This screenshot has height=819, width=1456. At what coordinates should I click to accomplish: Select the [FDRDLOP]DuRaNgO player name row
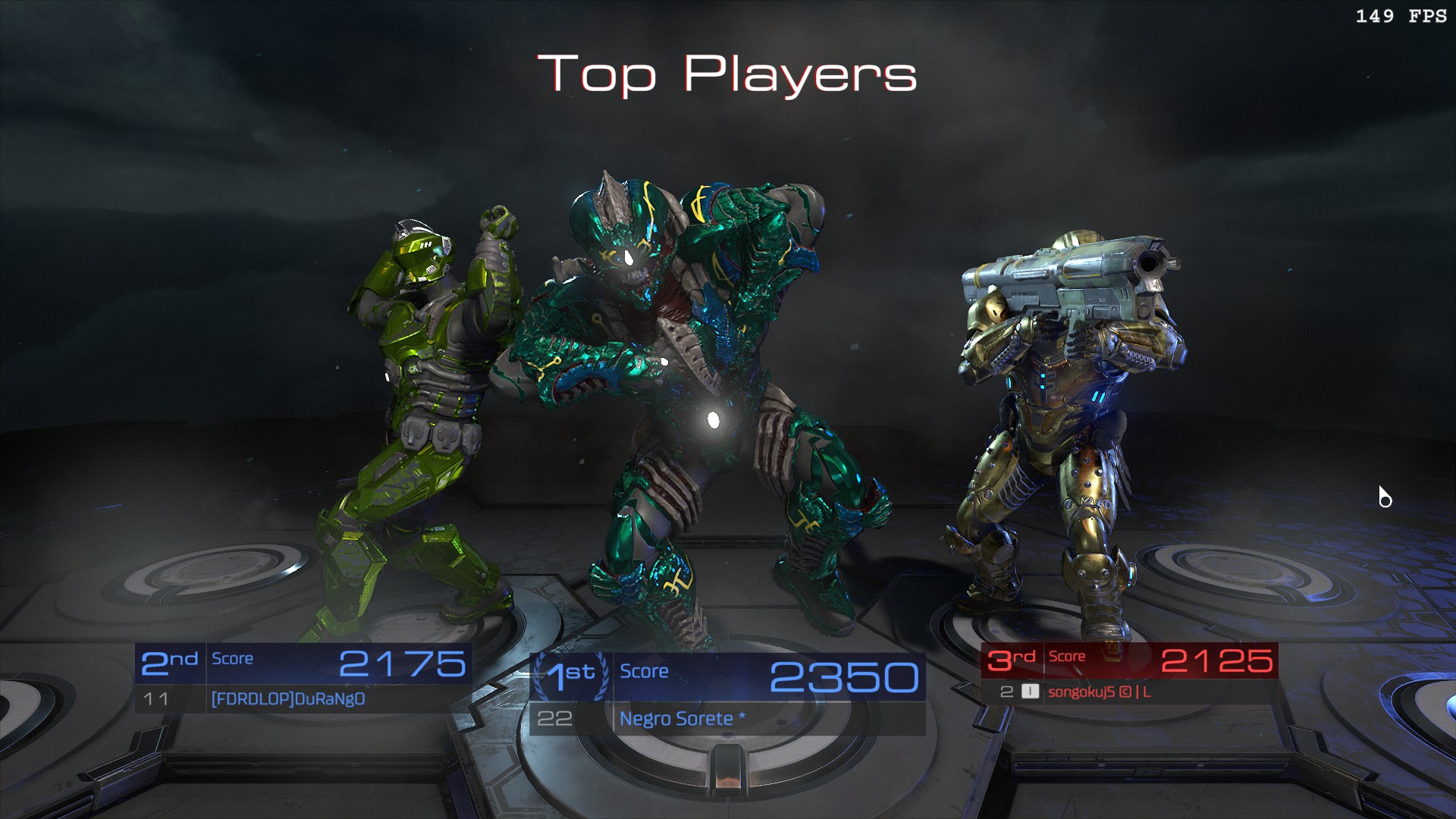coord(288,698)
